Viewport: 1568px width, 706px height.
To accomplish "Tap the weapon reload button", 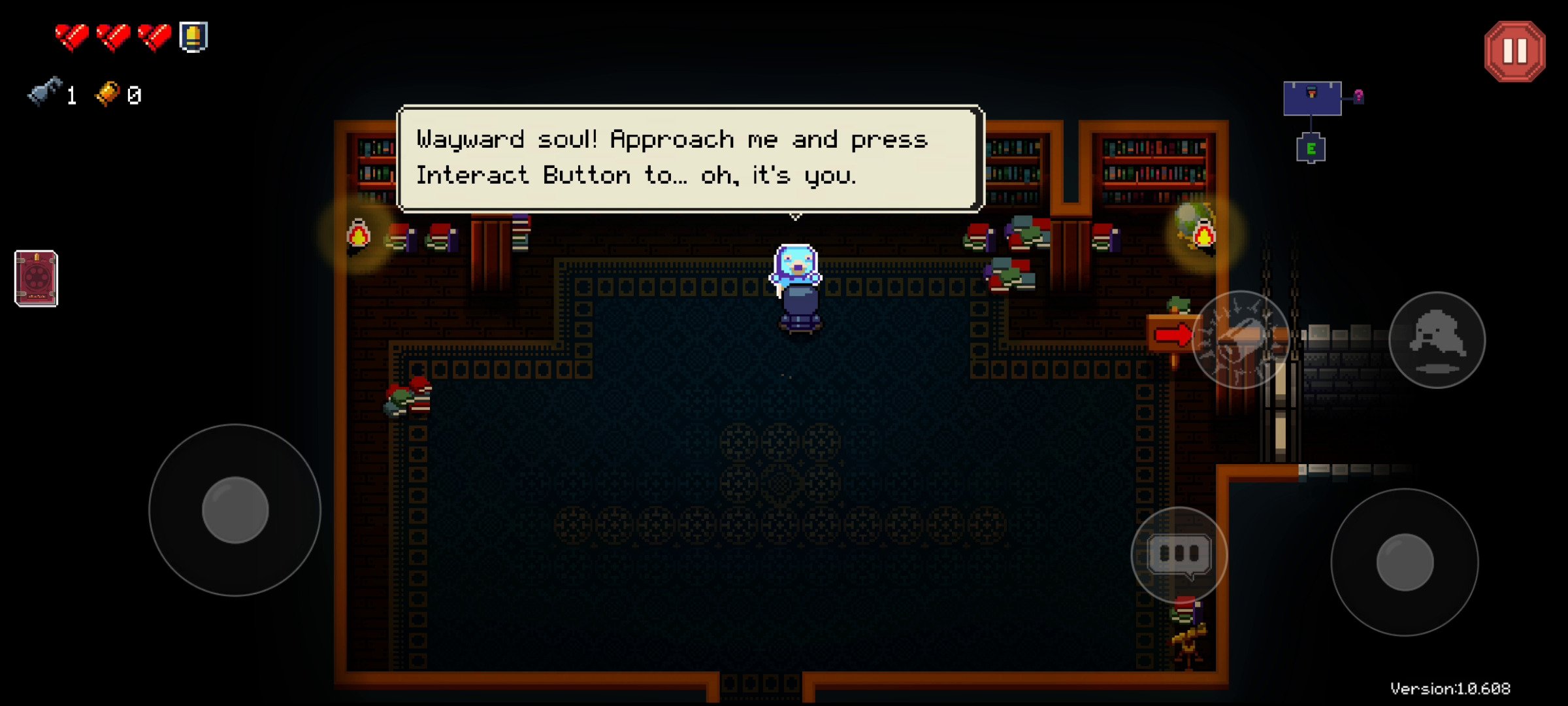I will pyautogui.click(x=1240, y=340).
